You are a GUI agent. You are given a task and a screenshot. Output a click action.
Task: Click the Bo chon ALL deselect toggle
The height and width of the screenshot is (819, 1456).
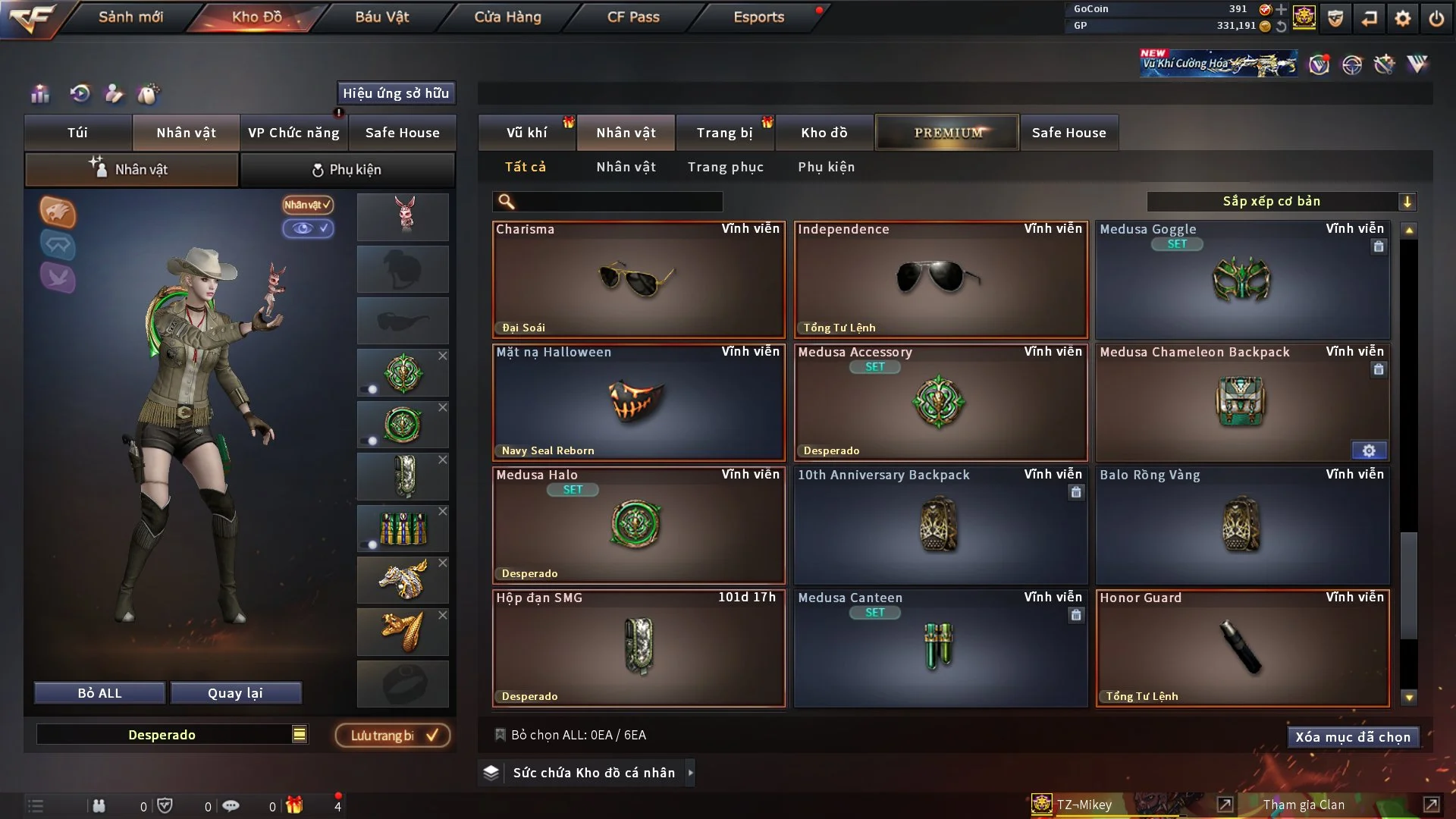coord(500,734)
